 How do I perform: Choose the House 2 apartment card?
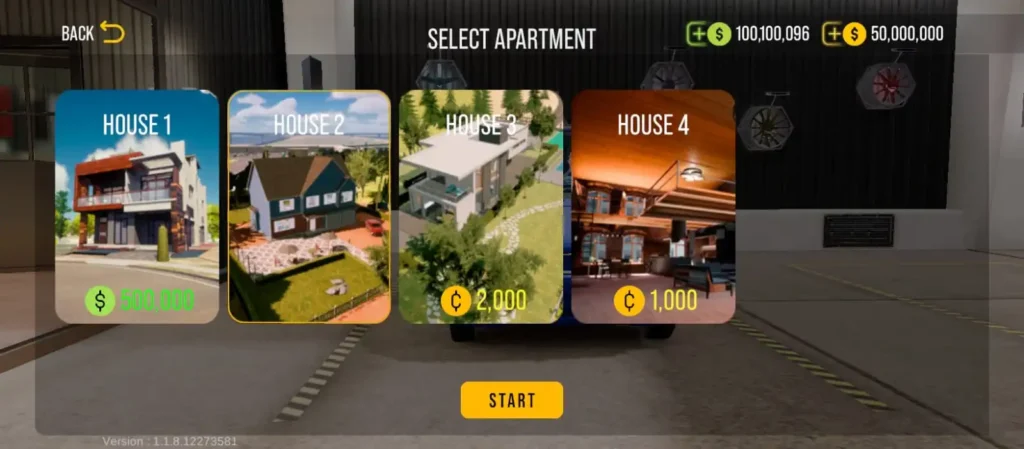point(309,207)
